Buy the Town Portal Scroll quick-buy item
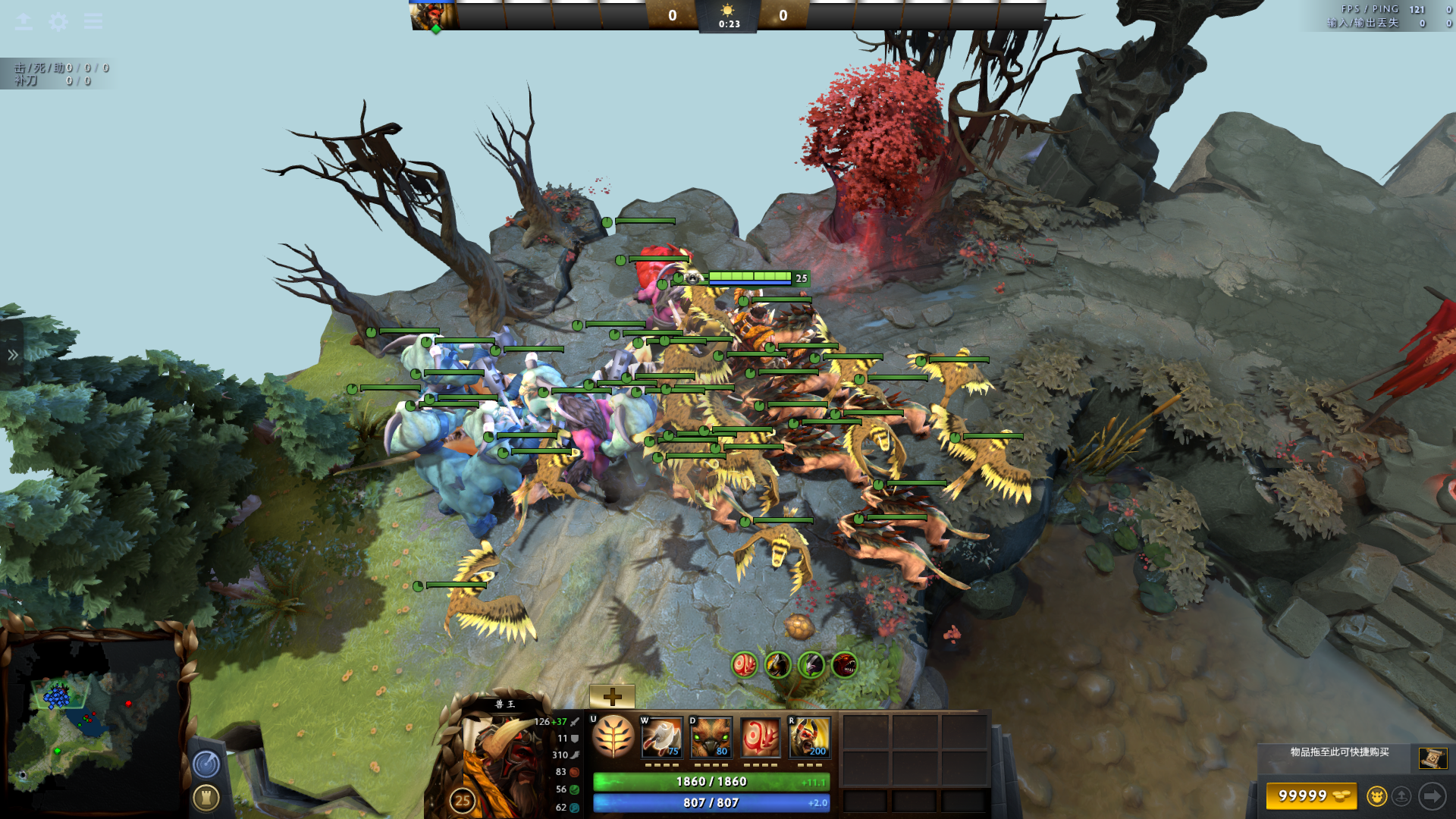 click(x=1432, y=758)
